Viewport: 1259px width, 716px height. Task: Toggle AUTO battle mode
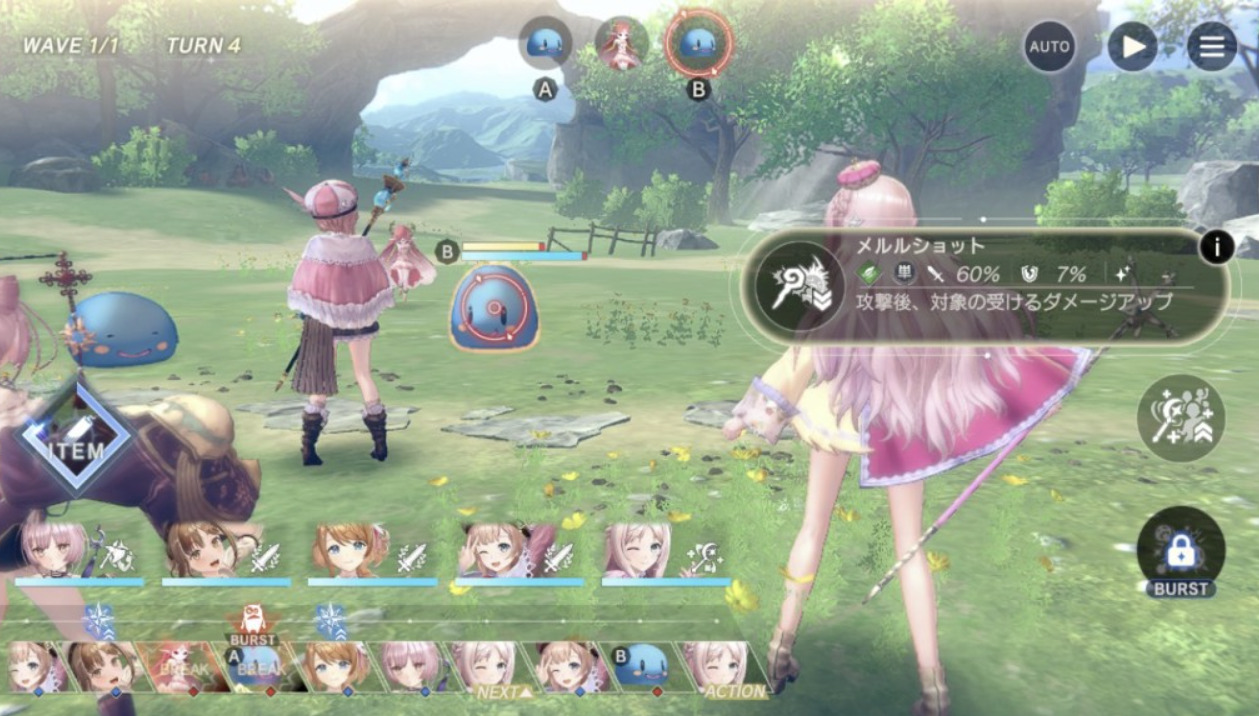(1049, 47)
